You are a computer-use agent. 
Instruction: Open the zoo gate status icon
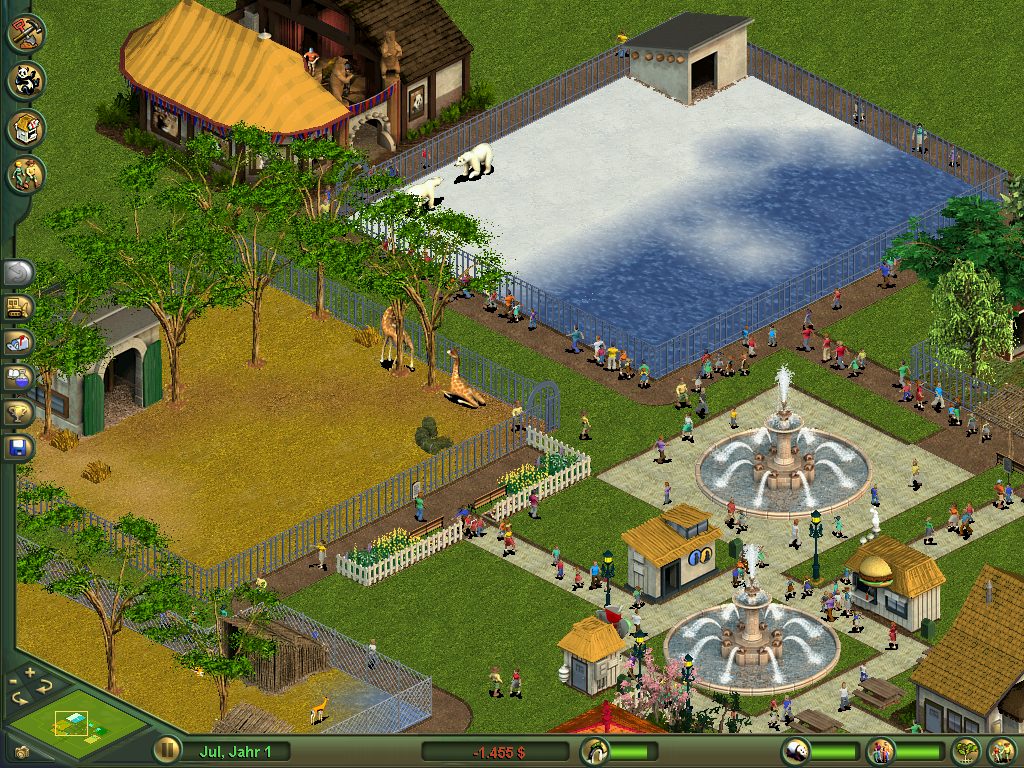594,750
